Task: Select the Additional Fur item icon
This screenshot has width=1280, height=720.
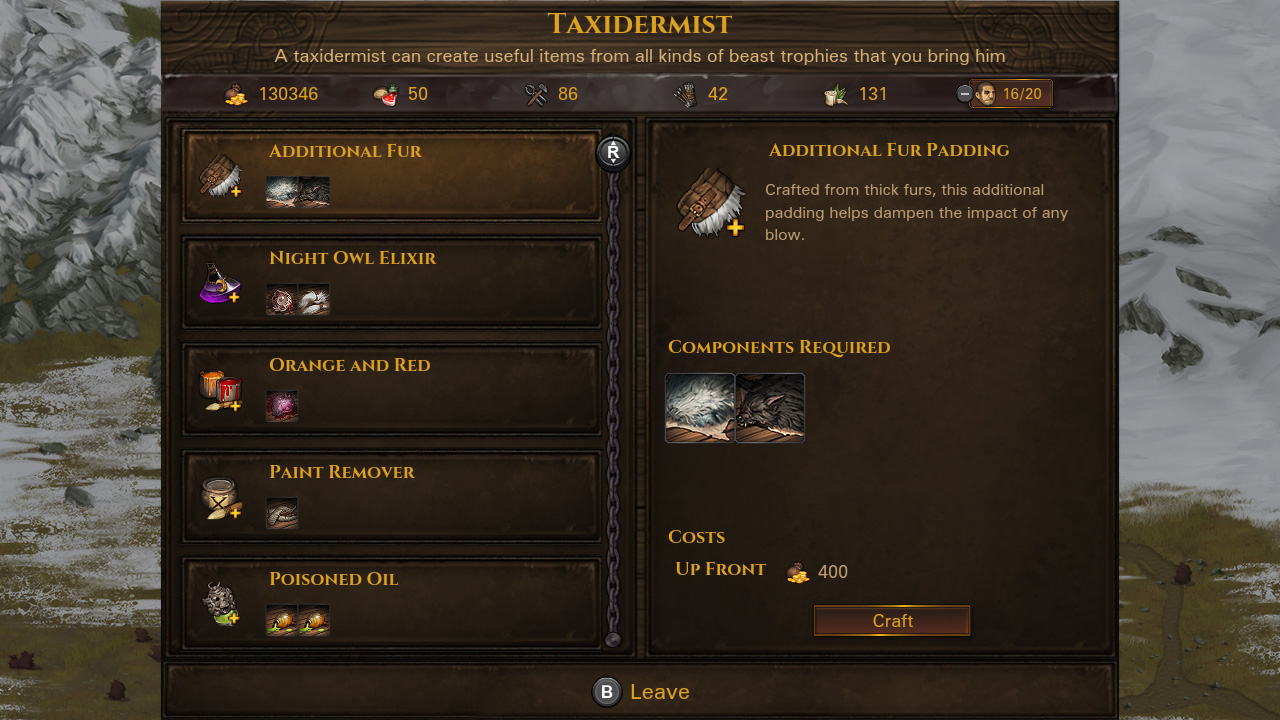Action: (222, 175)
